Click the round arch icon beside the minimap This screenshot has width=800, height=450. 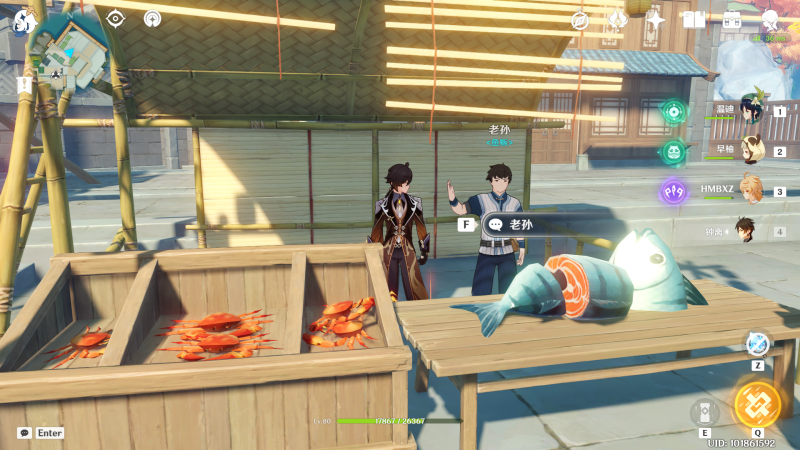152,18
